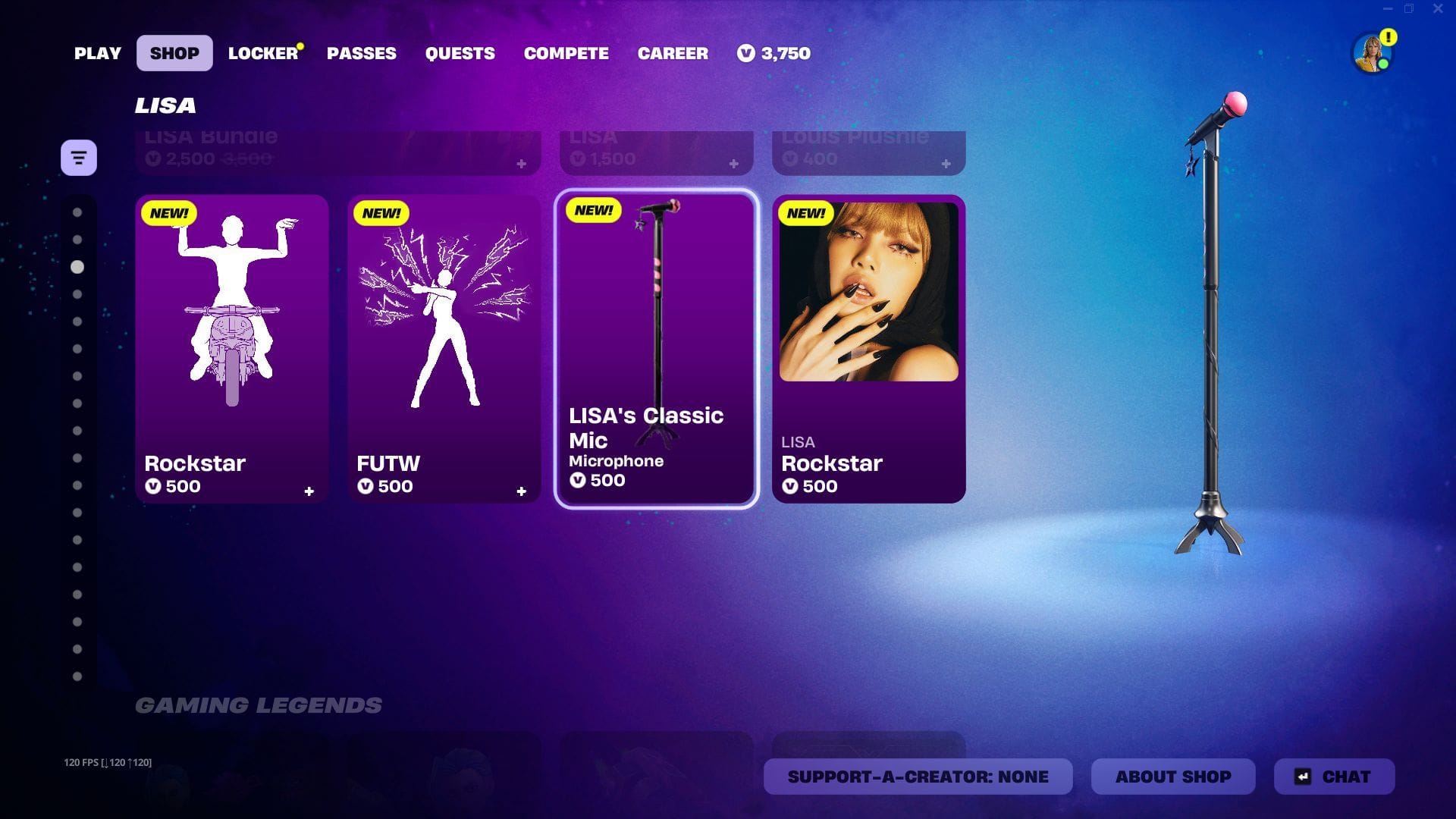The width and height of the screenshot is (1456, 819).
Task: Click the plus toggle on Rockstar card
Action: [x=309, y=491]
